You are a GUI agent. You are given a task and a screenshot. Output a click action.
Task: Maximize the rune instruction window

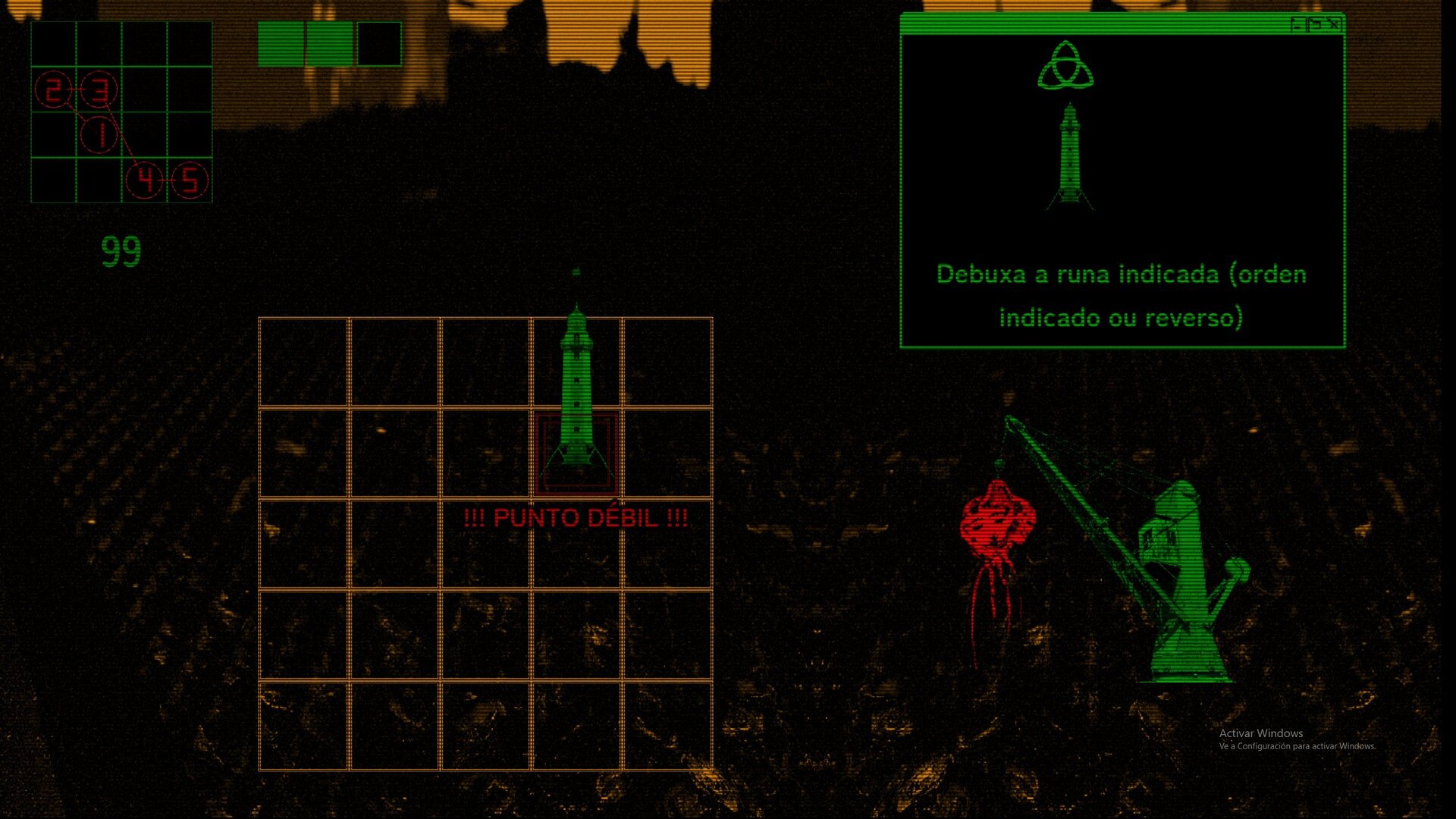(x=1316, y=24)
